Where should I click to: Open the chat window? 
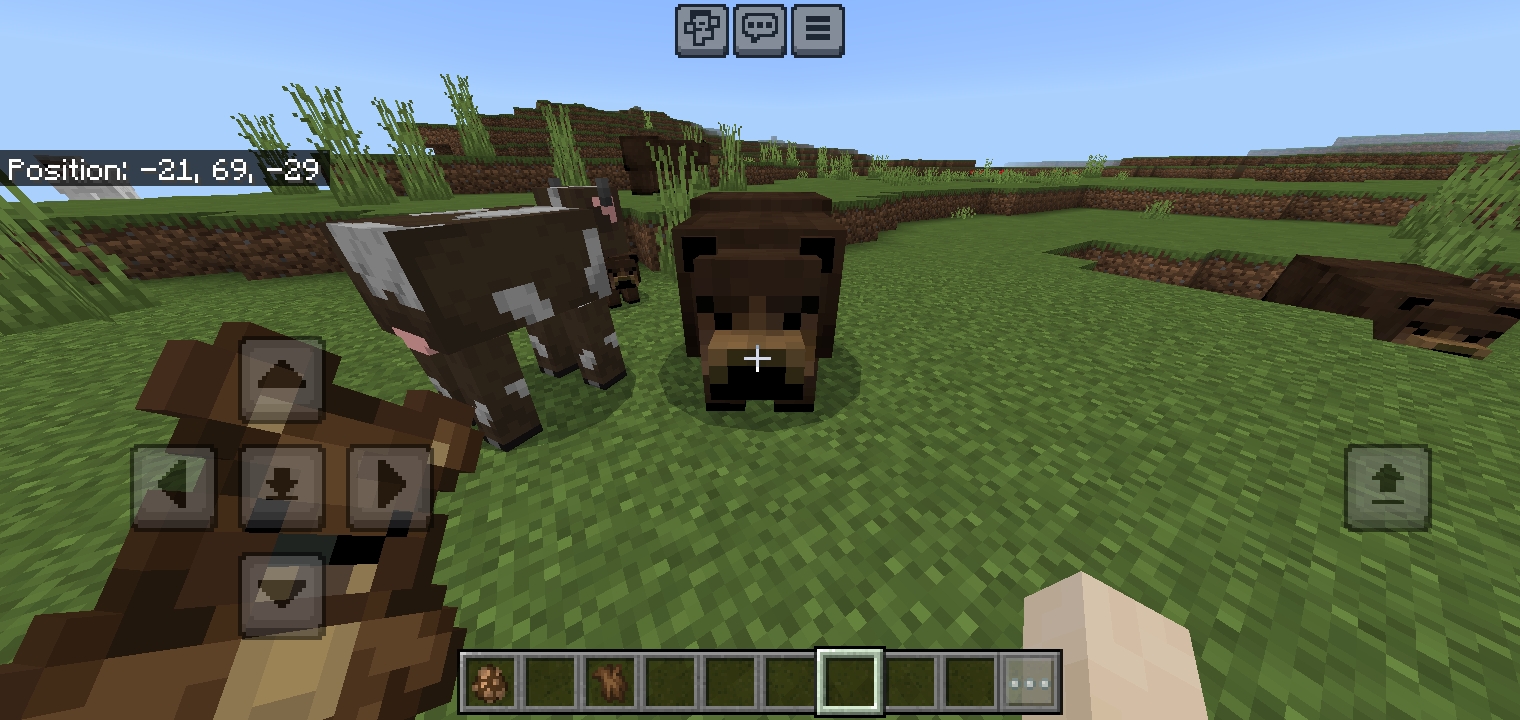[x=760, y=29]
